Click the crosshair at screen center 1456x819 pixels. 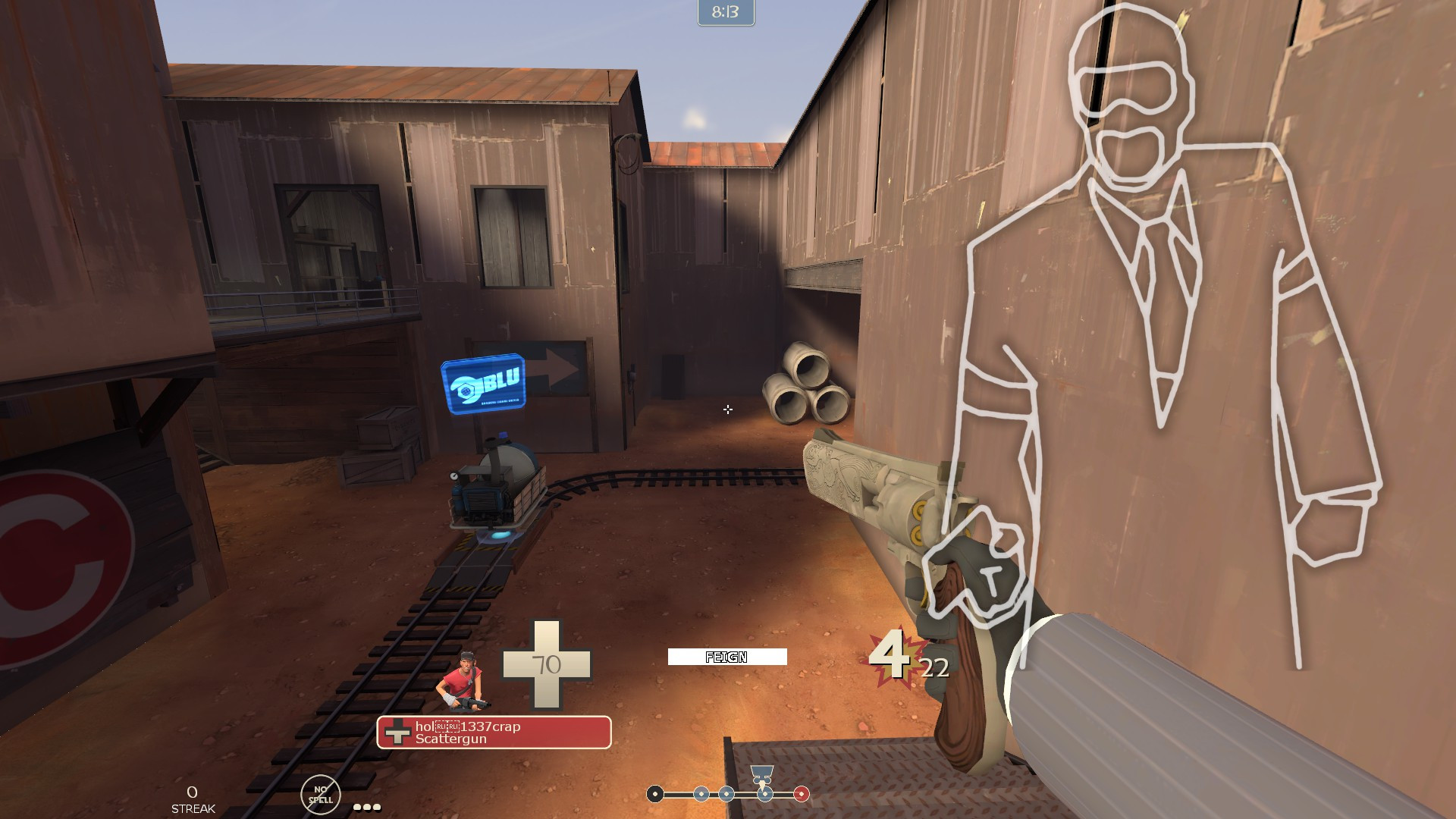coord(728,410)
